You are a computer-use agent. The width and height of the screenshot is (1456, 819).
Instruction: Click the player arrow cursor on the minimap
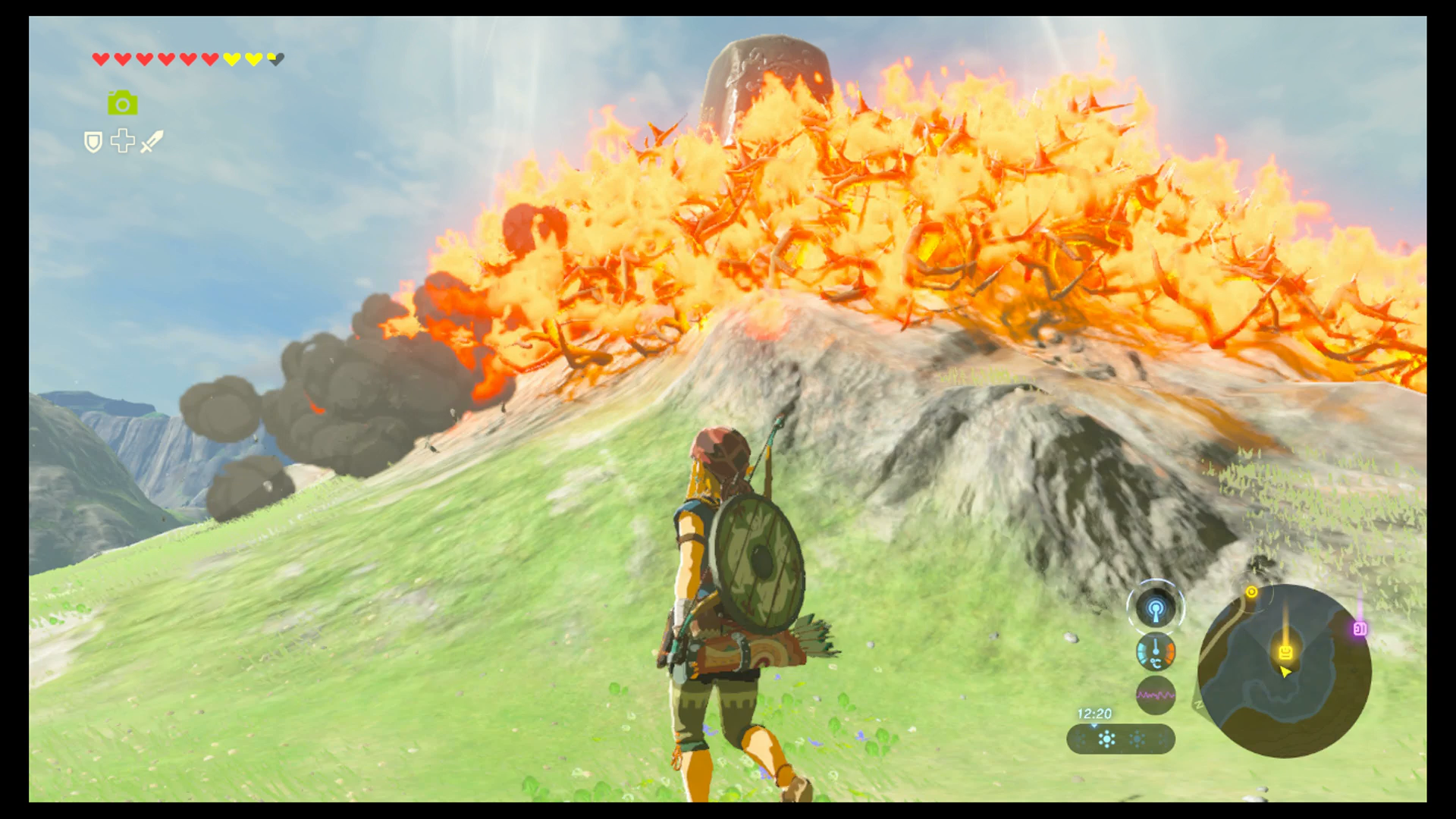click(1285, 672)
